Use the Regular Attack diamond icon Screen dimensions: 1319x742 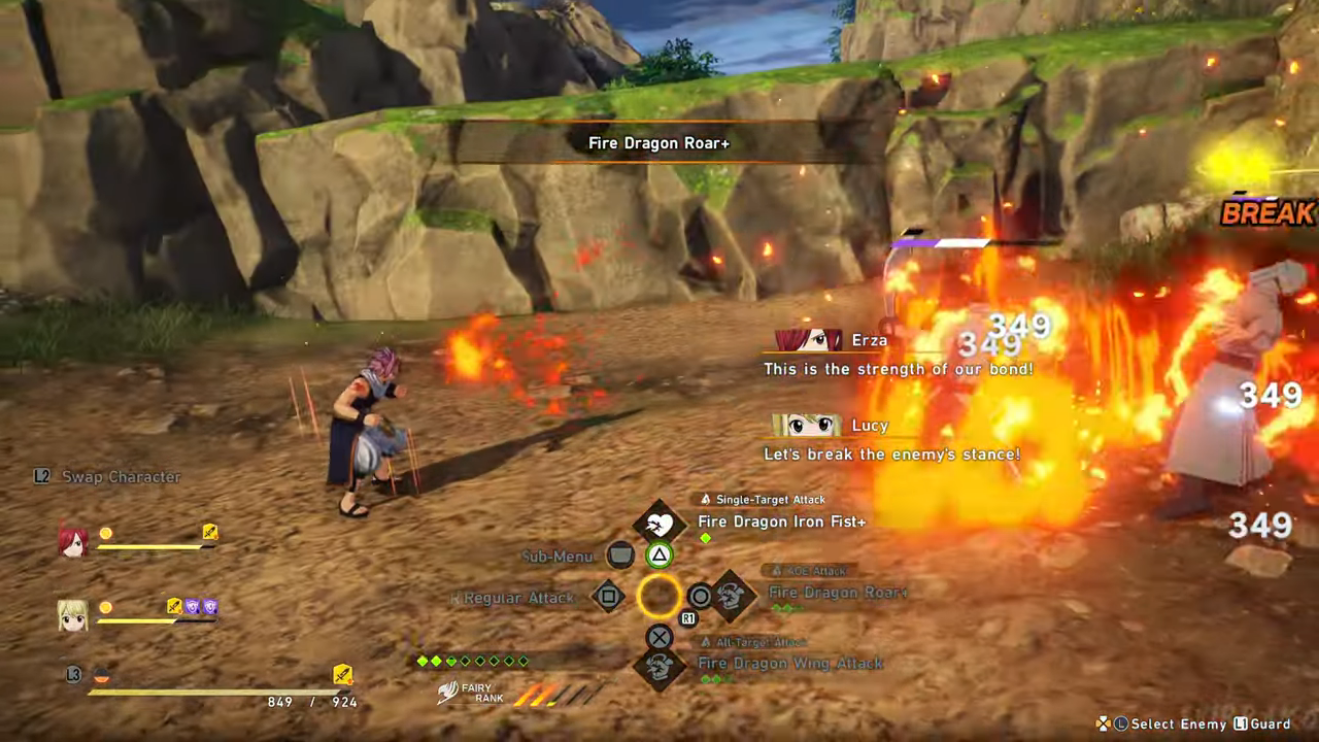pos(608,597)
